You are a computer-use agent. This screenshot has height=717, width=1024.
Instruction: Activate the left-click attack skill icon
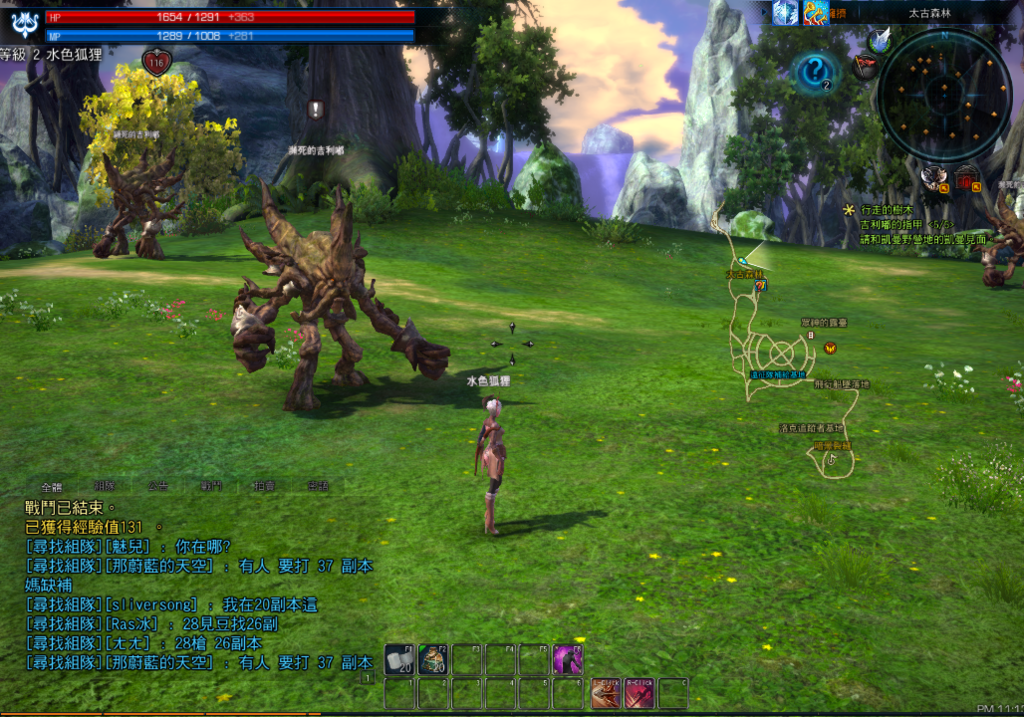(605, 693)
